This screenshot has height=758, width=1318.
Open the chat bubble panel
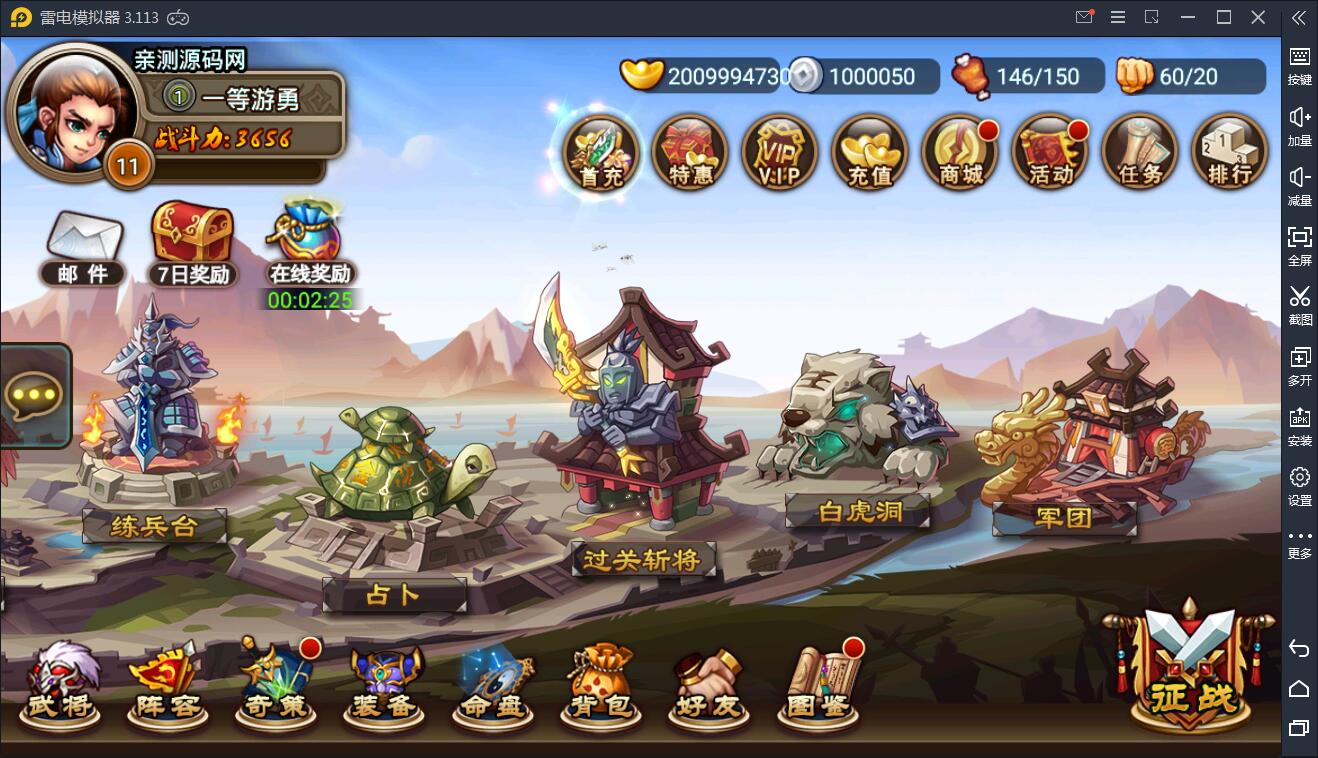point(35,397)
